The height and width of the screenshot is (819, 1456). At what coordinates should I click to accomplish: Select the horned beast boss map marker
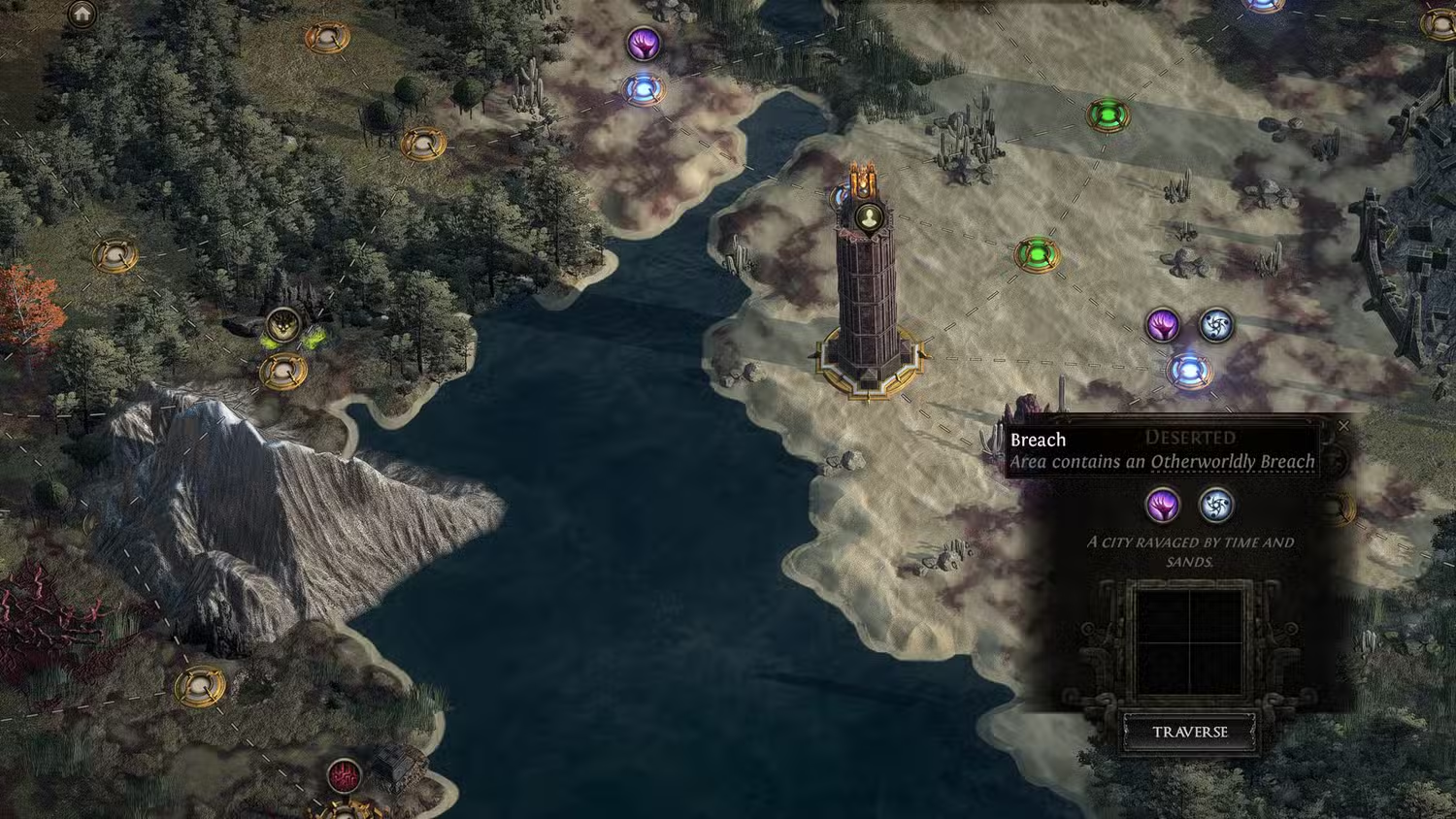(x=283, y=326)
